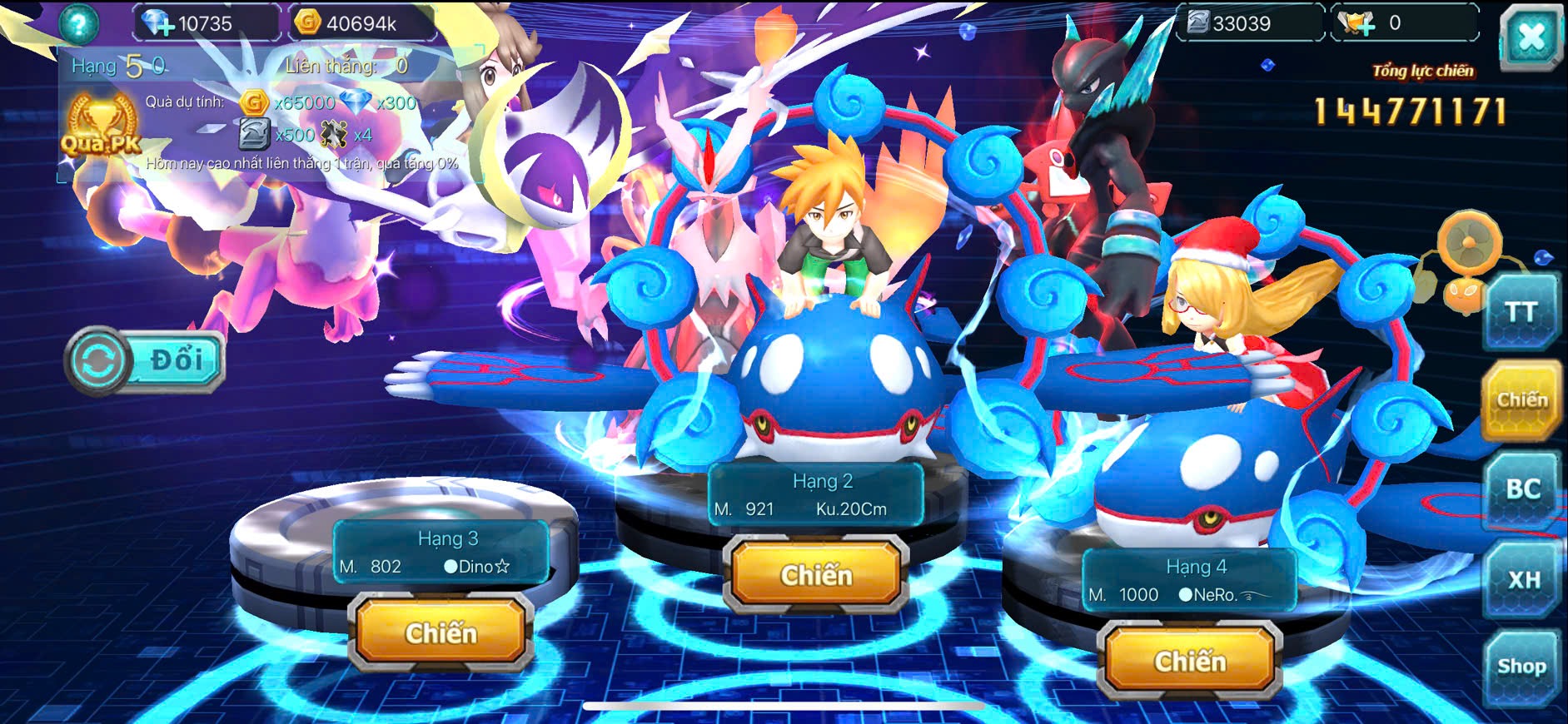1568x724 pixels.
Task: Battle the Hạng 4 opponent NeRo
Action: 1190,662
